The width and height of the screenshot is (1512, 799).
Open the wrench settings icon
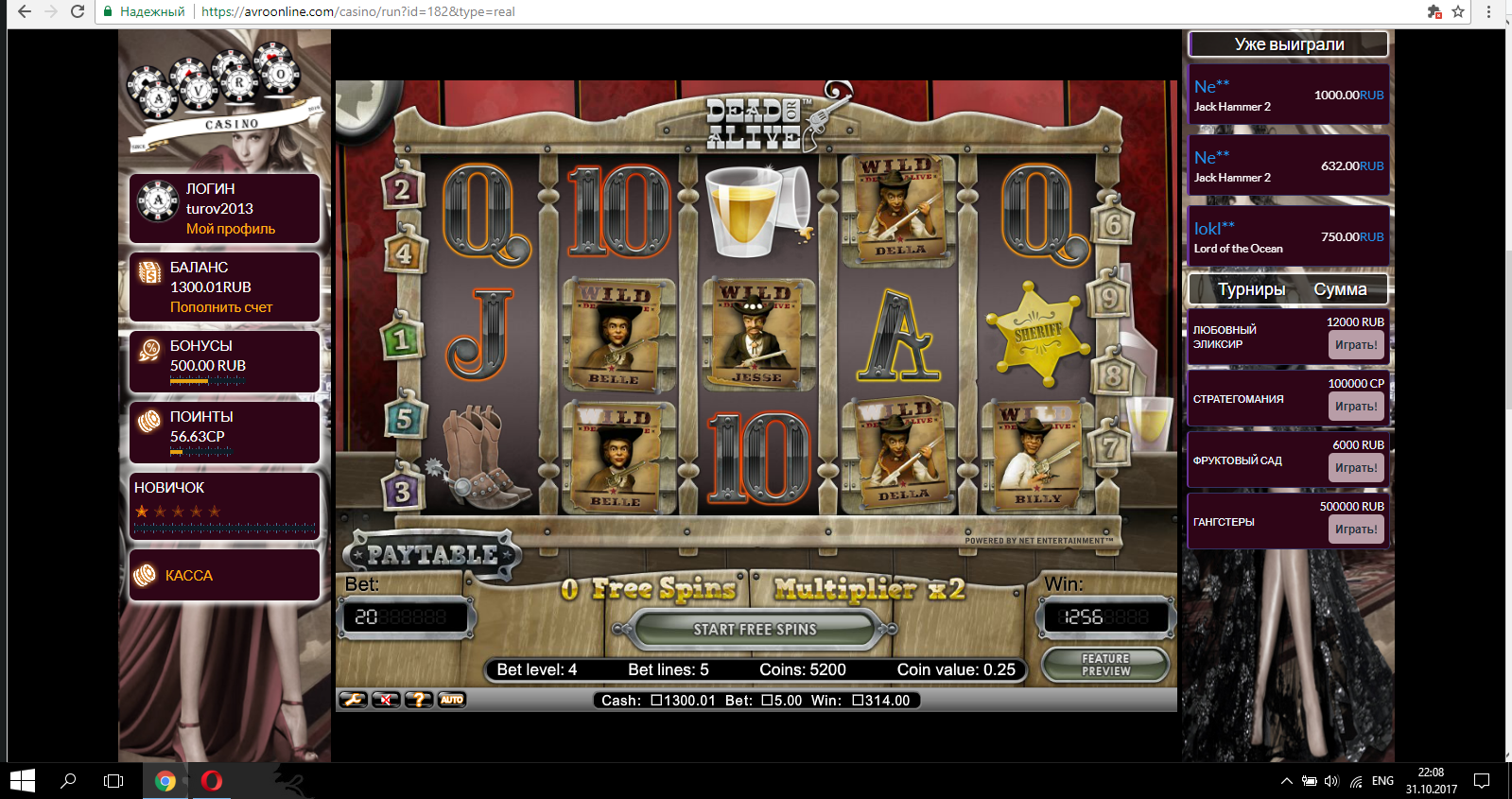(354, 700)
